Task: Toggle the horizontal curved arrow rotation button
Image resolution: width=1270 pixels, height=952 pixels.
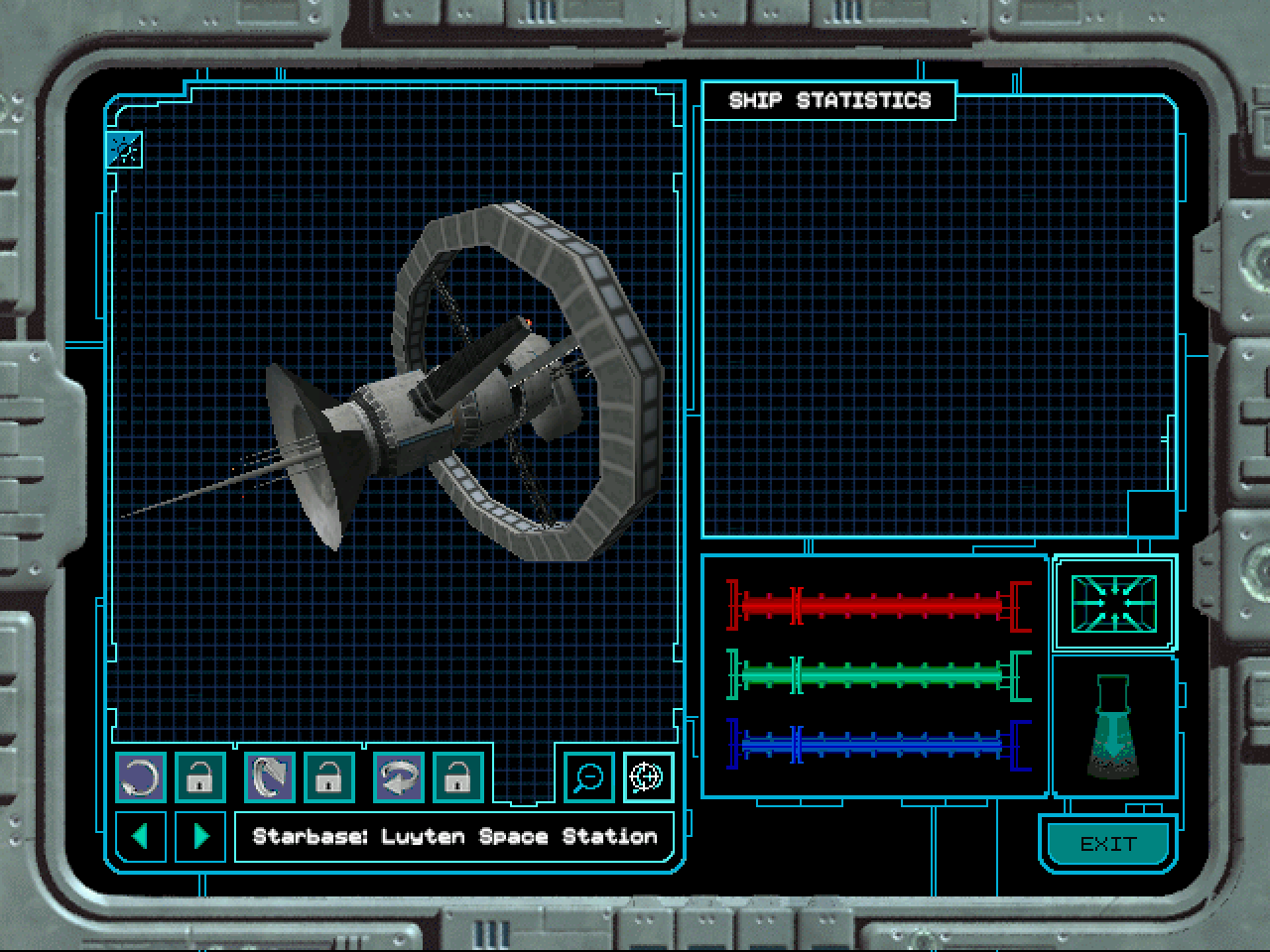Action: [399, 776]
